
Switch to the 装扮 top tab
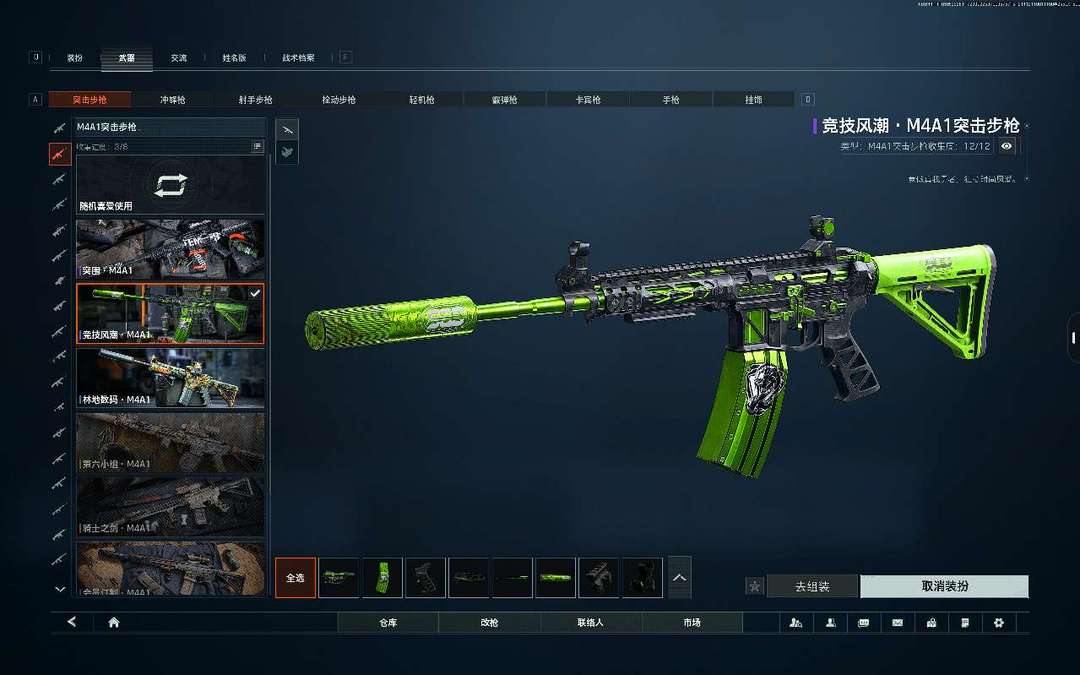coord(75,58)
